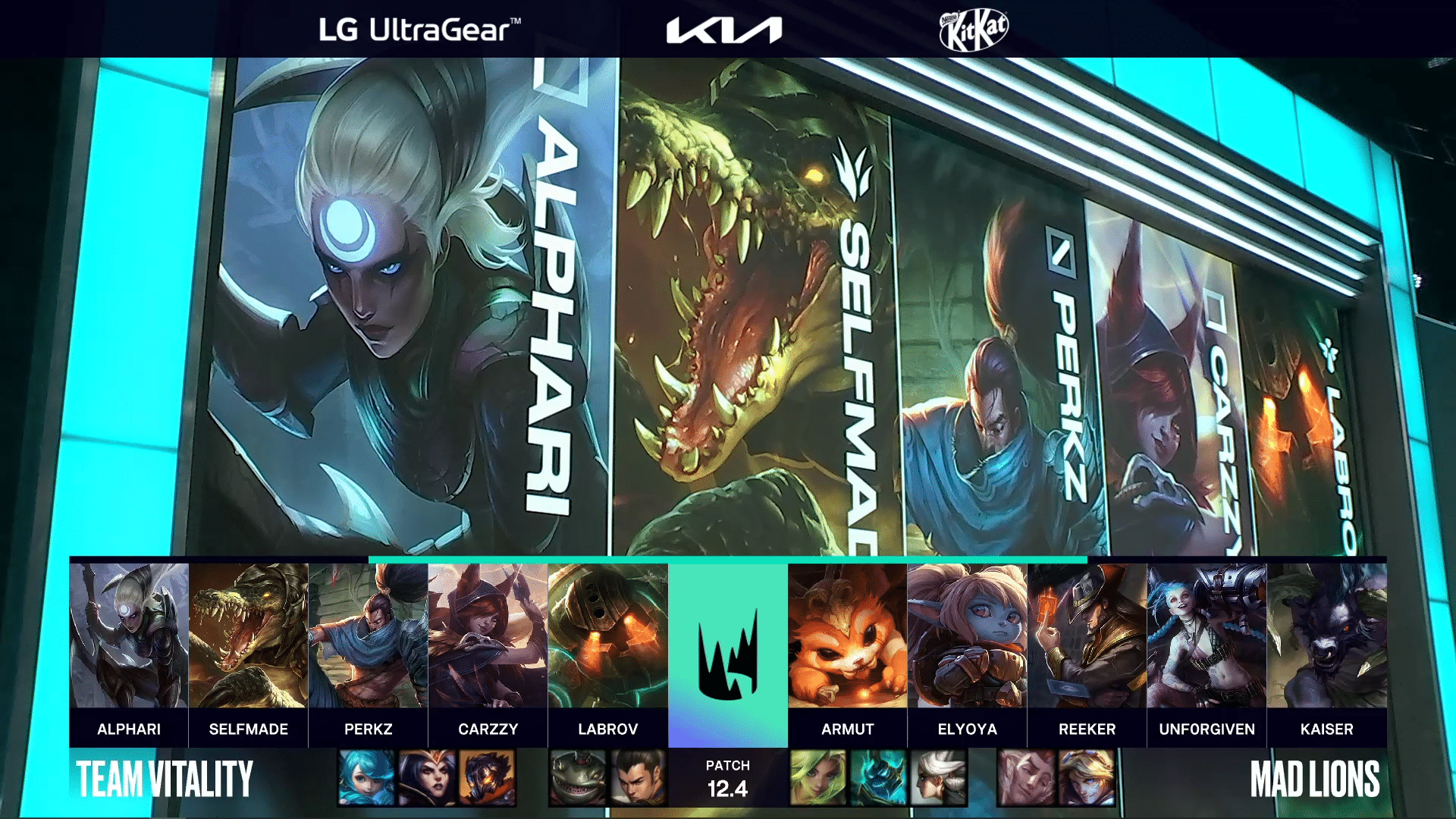Select Alphari's Diana pick portrait

click(129, 635)
